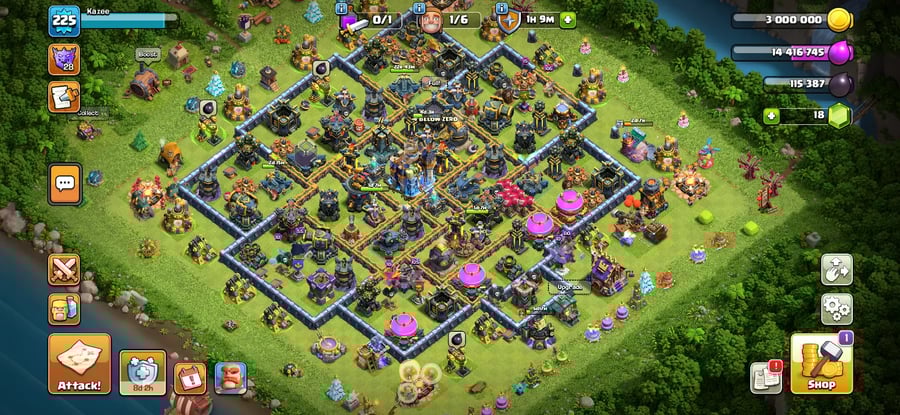Open the barbarian army overview

click(64, 309)
